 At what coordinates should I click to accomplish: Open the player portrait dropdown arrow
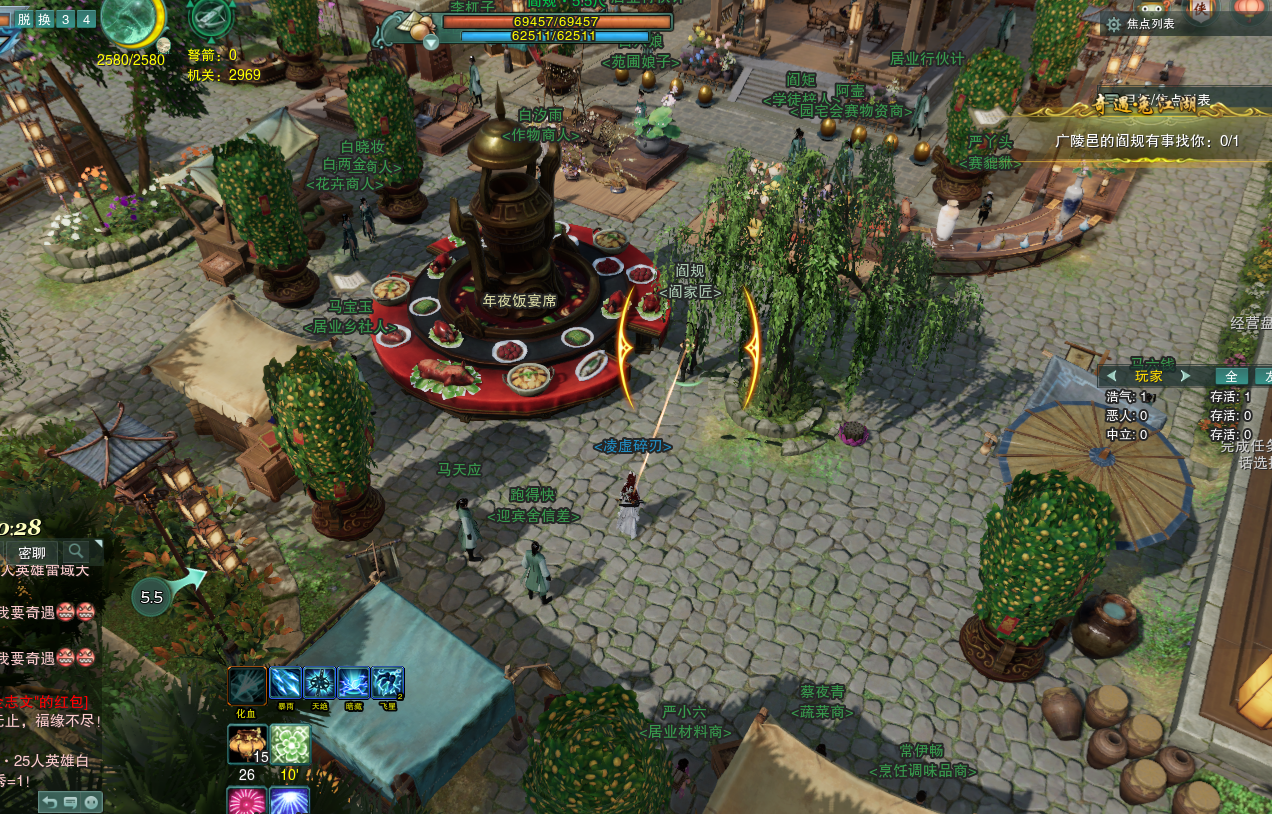(x=431, y=41)
